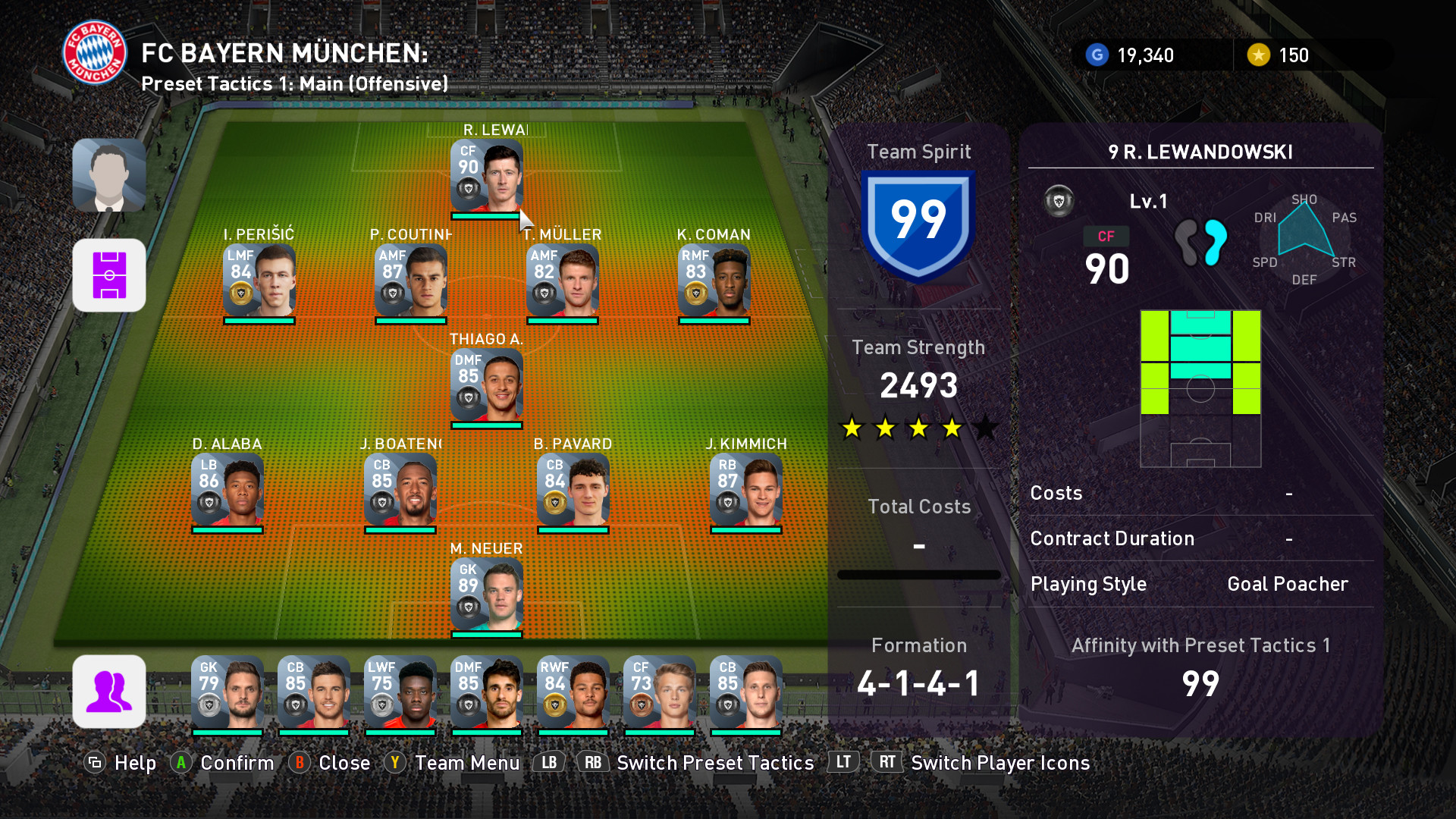Select the DMF substitute rated 85
The image size is (1456, 819).
486,692
